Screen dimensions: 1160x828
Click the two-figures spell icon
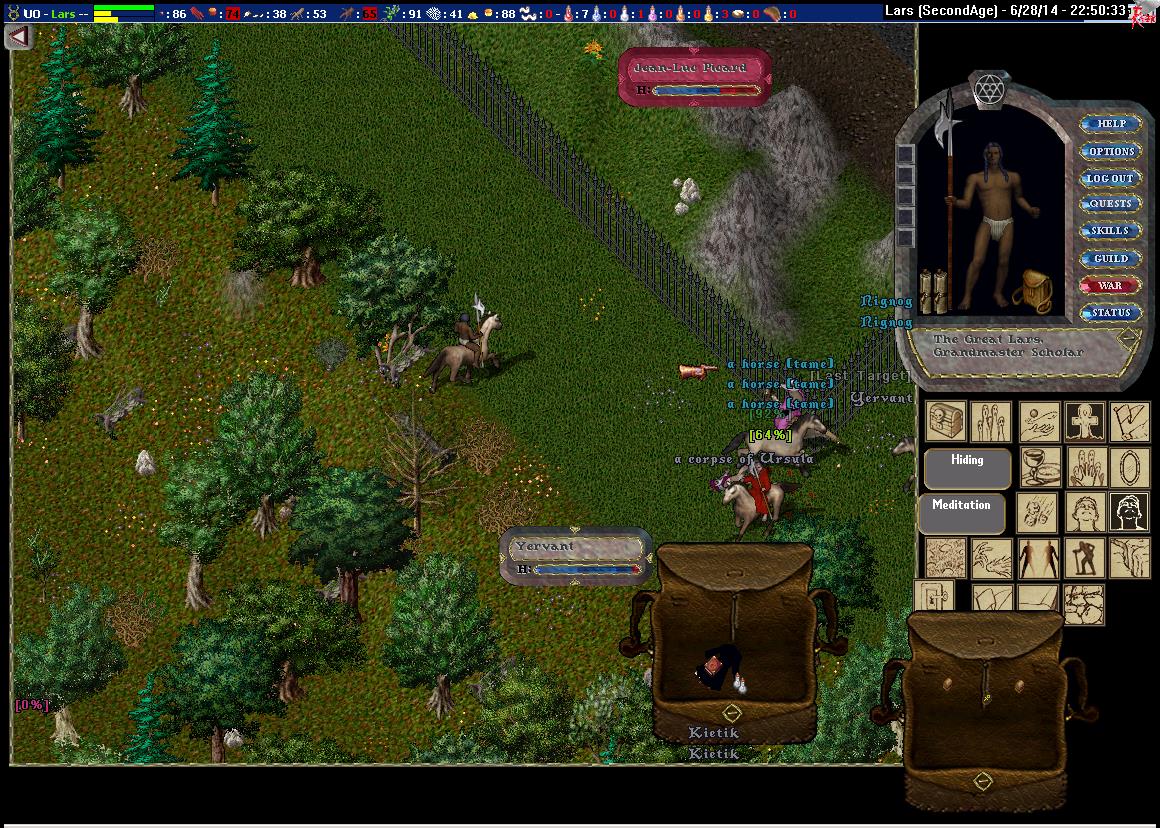(x=1039, y=558)
